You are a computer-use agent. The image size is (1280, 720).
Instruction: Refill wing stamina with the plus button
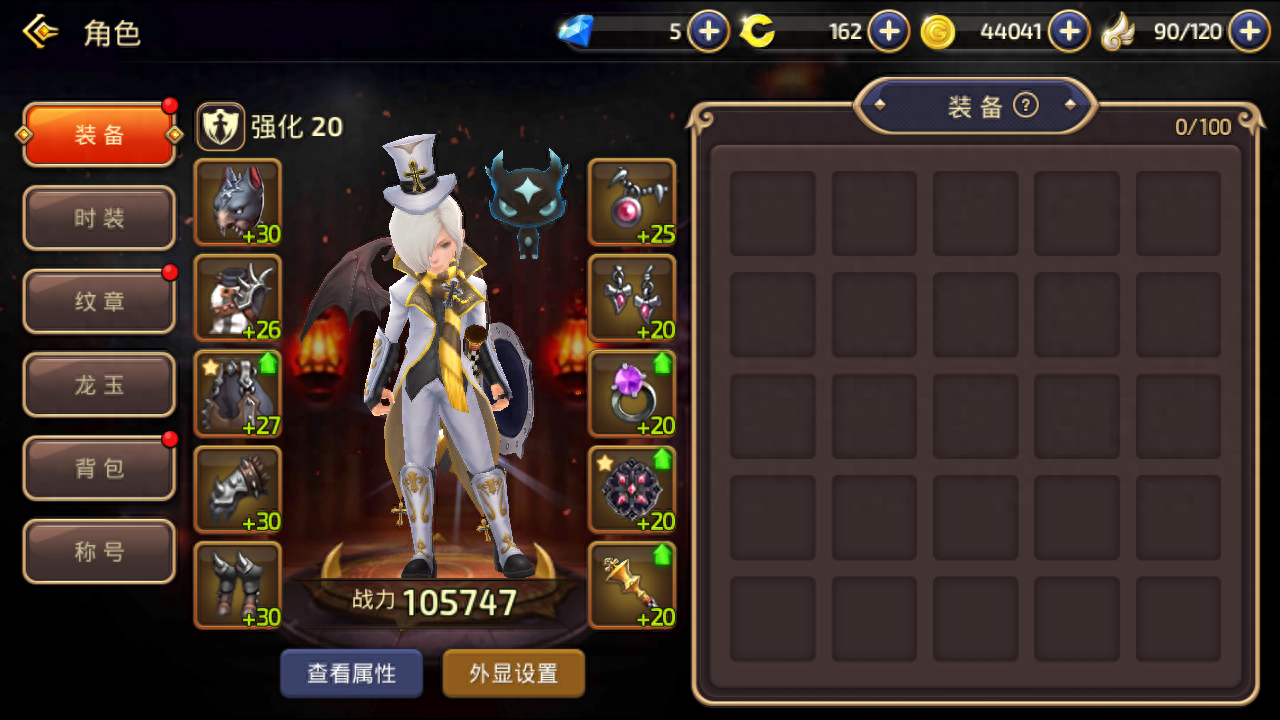pyautogui.click(x=1249, y=32)
